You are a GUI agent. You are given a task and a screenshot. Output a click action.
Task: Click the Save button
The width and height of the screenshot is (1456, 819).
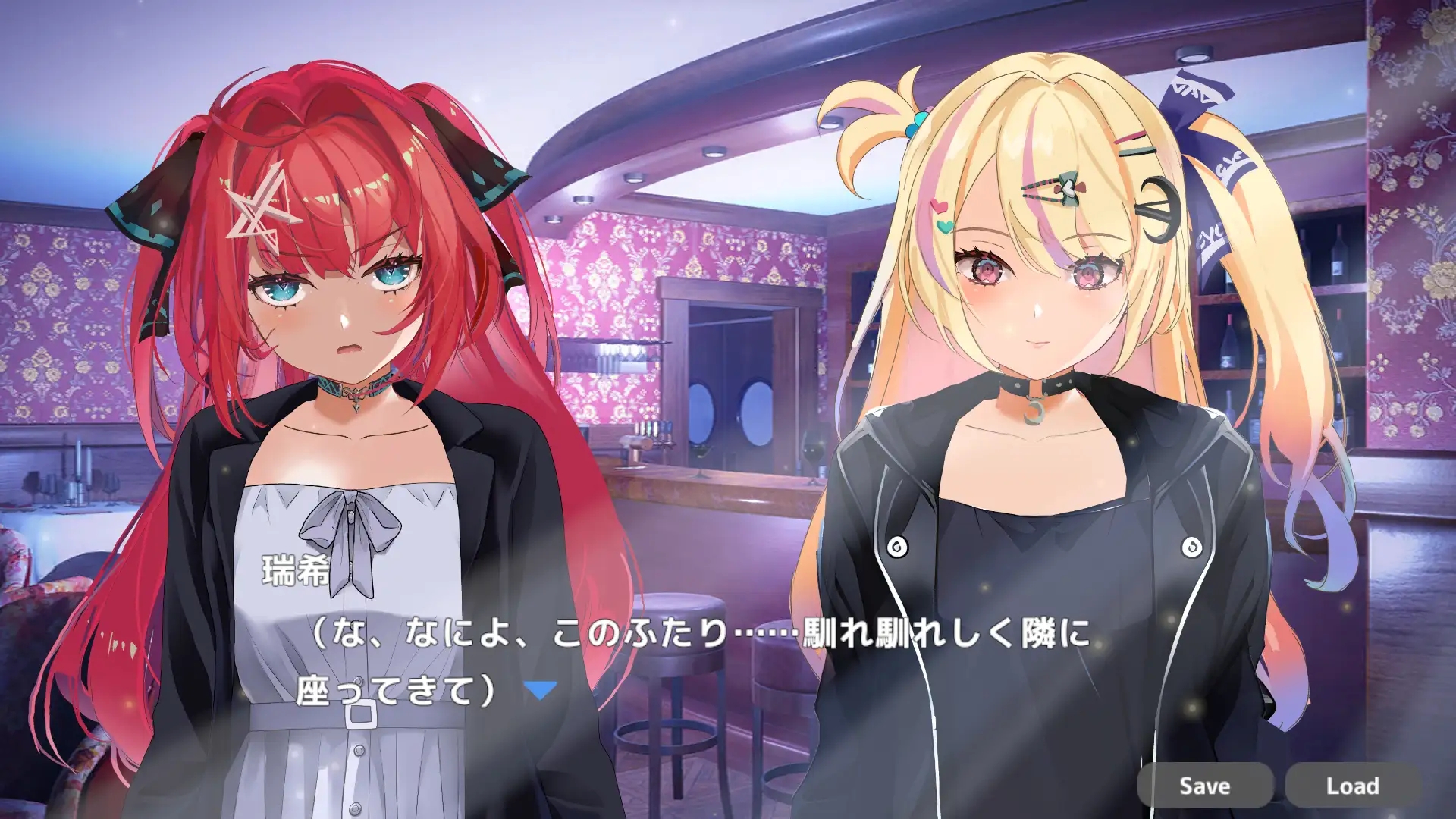1204,786
